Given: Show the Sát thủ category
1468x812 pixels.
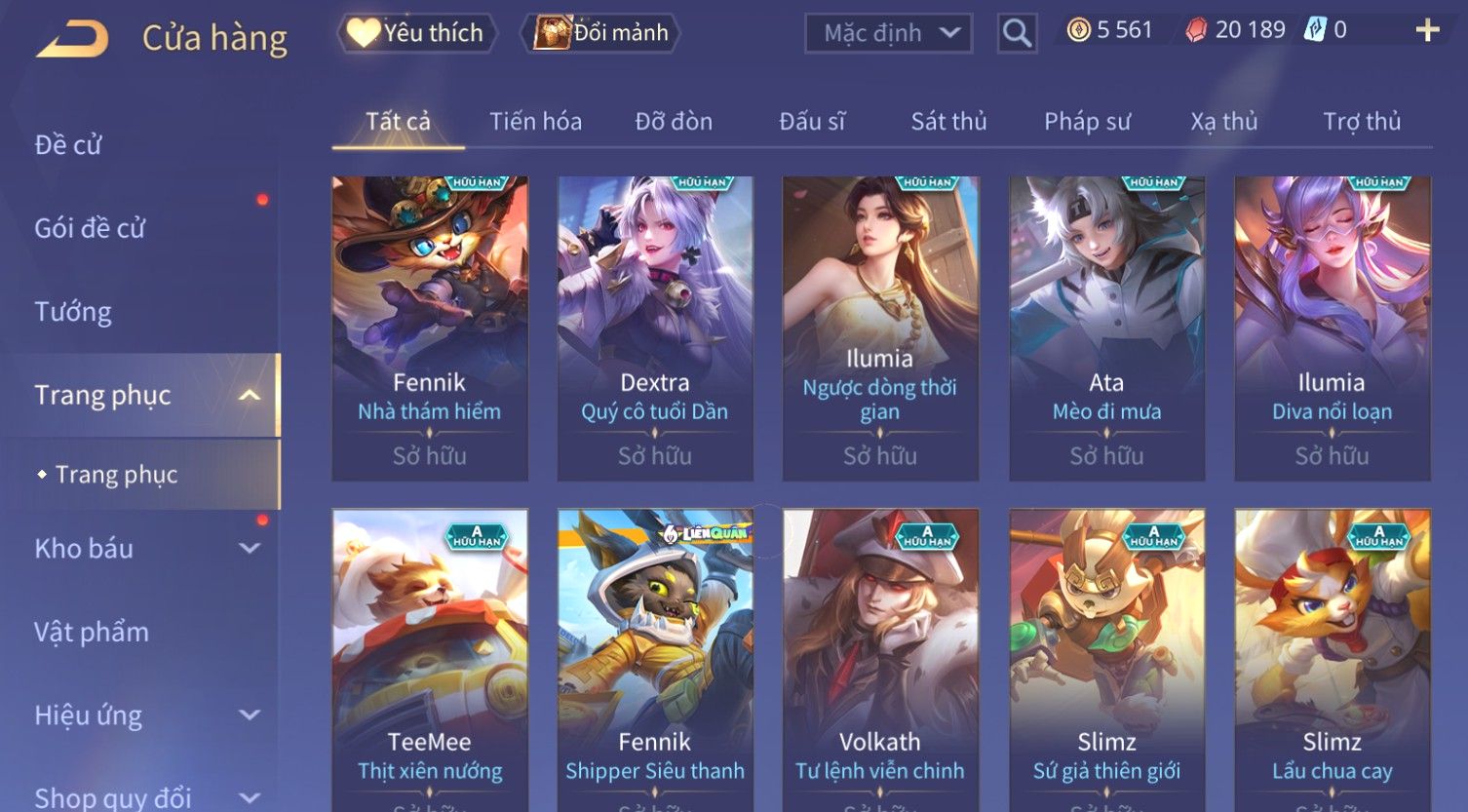Looking at the screenshot, I should [x=948, y=122].
